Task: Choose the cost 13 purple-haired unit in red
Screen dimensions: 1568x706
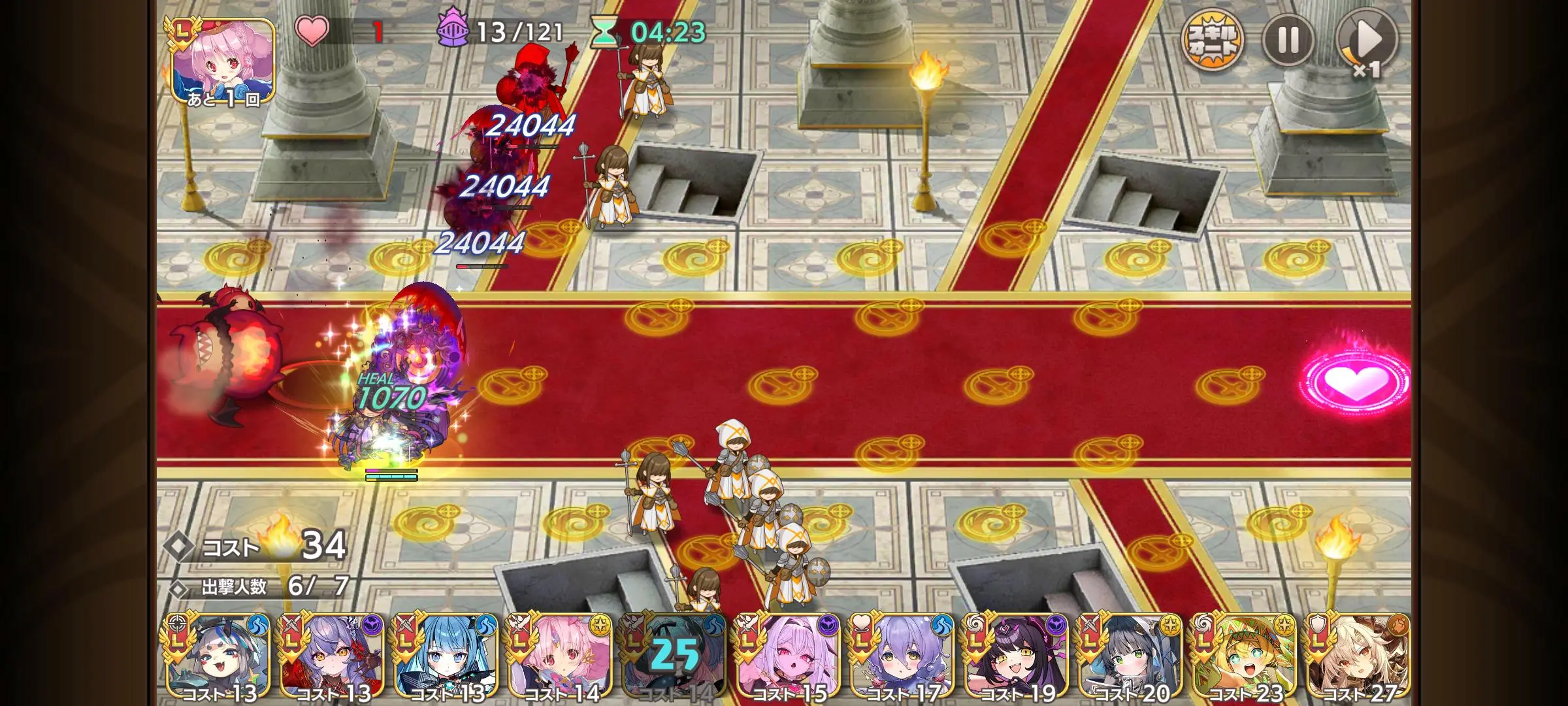Action: point(332,657)
